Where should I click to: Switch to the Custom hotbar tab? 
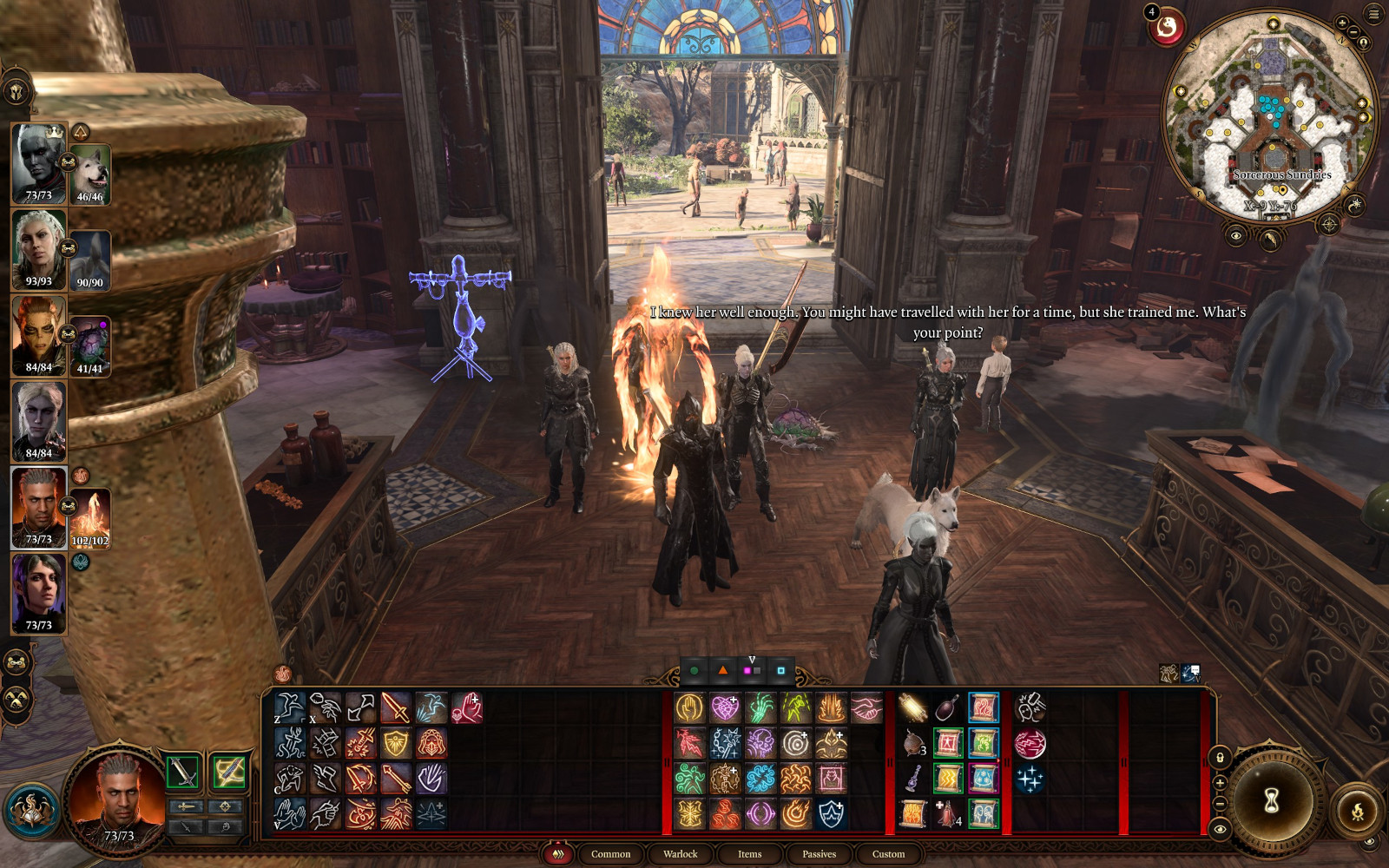[x=888, y=854]
